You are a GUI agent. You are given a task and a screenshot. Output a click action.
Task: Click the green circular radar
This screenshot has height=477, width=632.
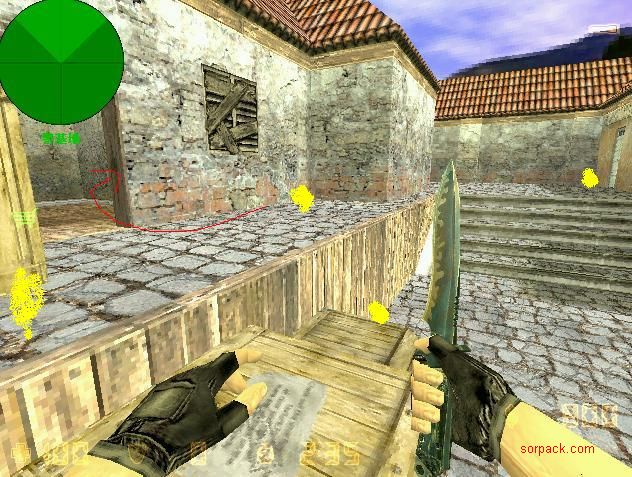click(61, 62)
